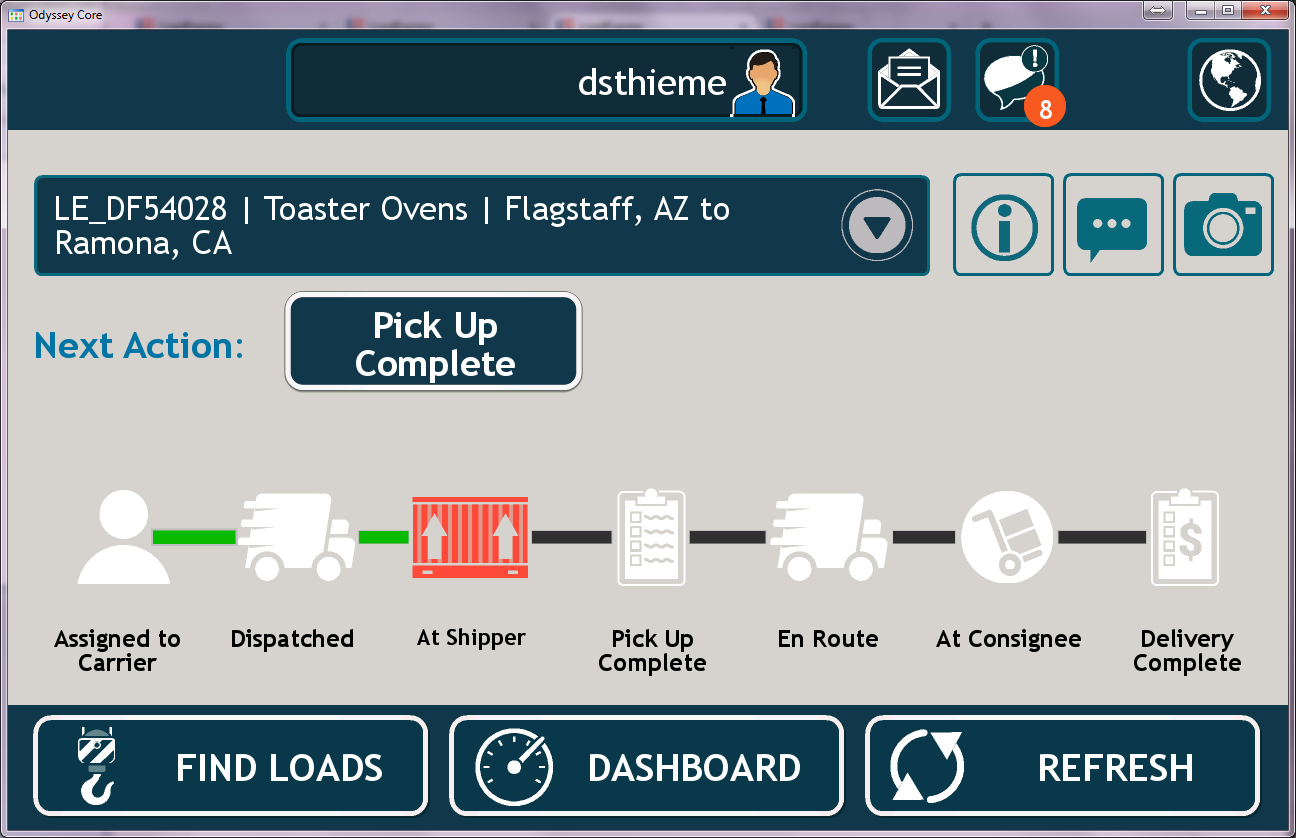Confirm the Pick Up Complete next action
Image resolution: width=1296 pixels, height=838 pixels.
point(434,342)
